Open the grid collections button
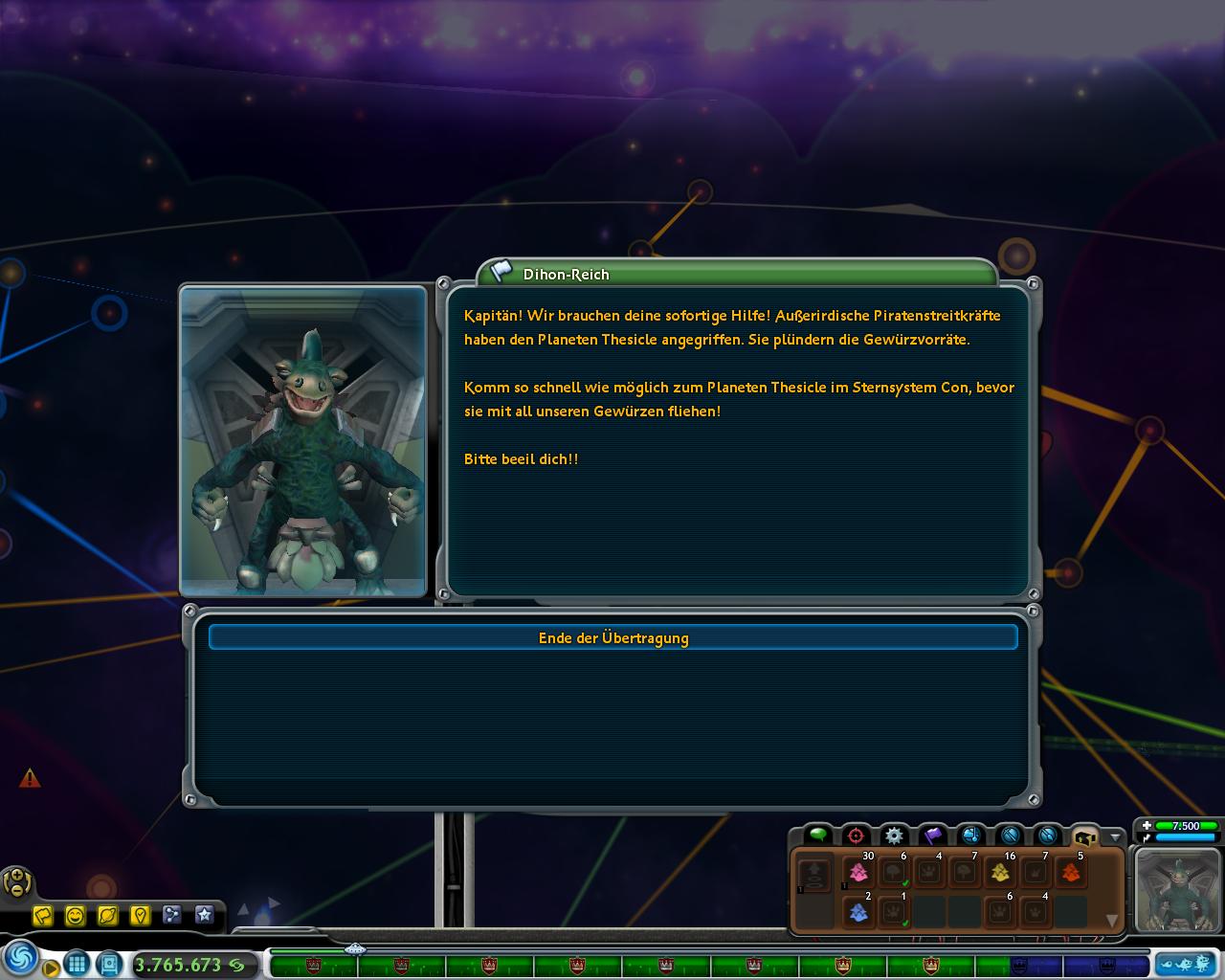 pyautogui.click(x=78, y=963)
